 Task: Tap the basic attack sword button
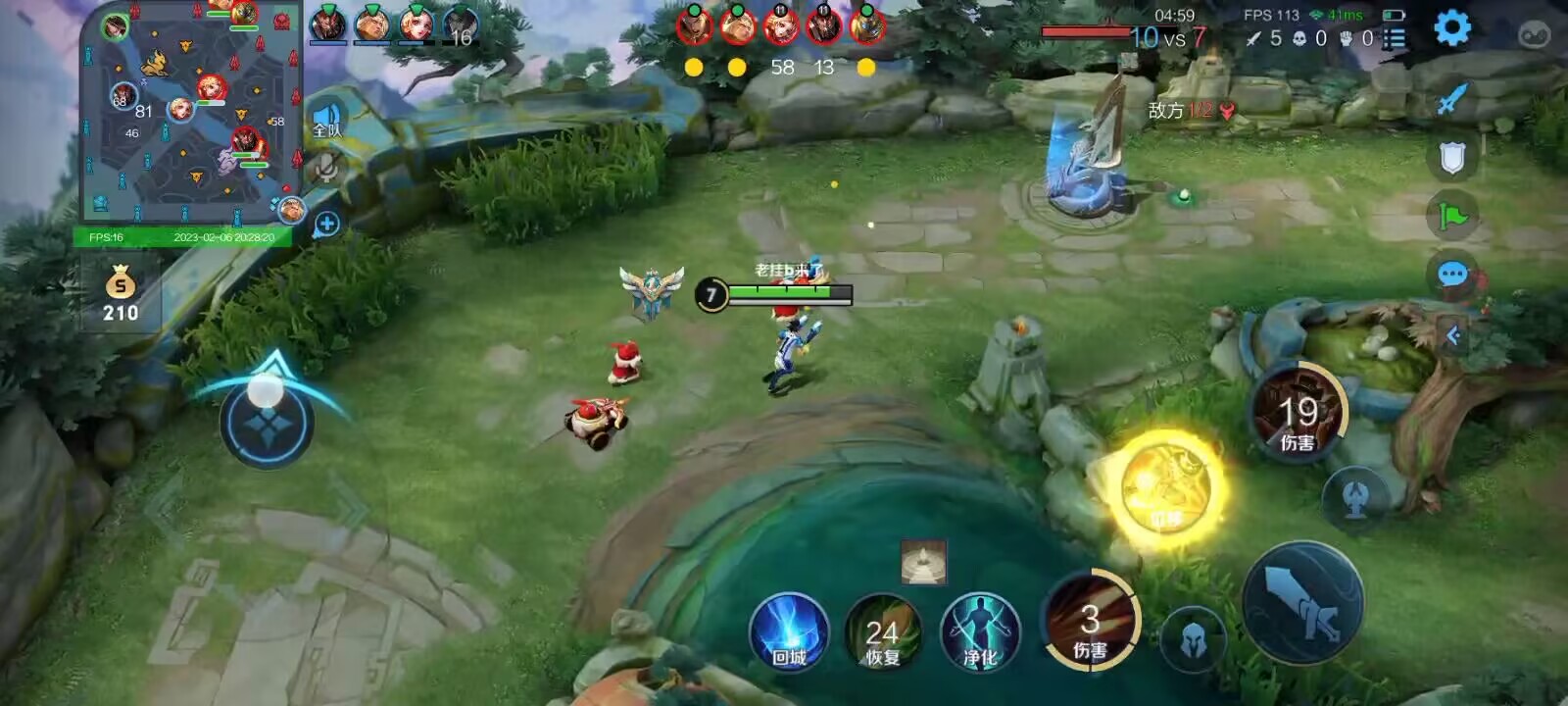(1302, 601)
